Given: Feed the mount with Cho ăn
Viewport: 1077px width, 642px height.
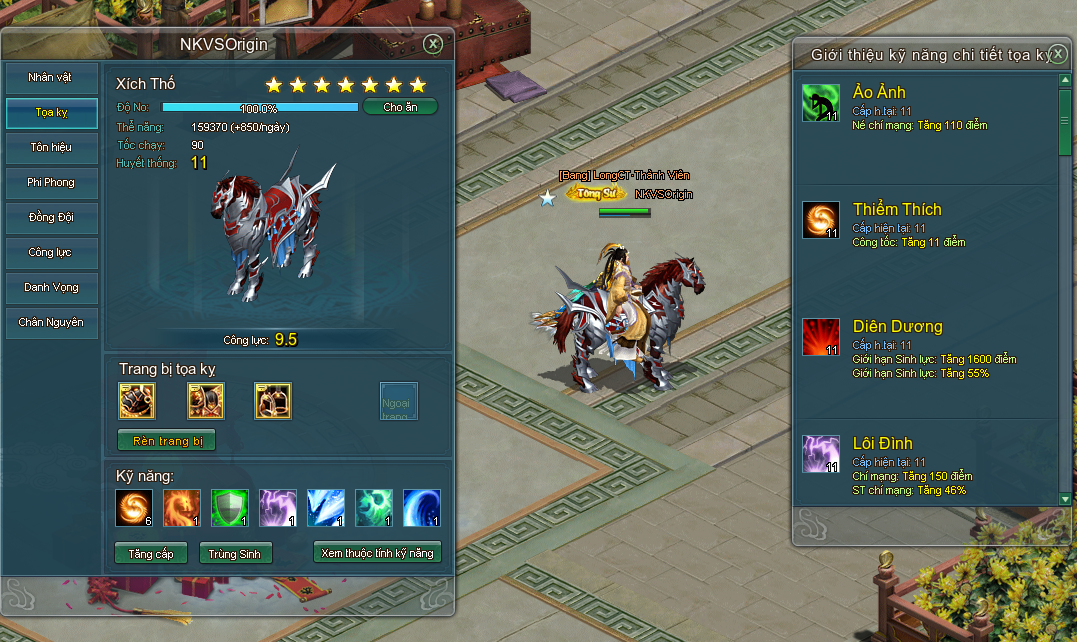Looking at the screenshot, I should pyautogui.click(x=400, y=107).
